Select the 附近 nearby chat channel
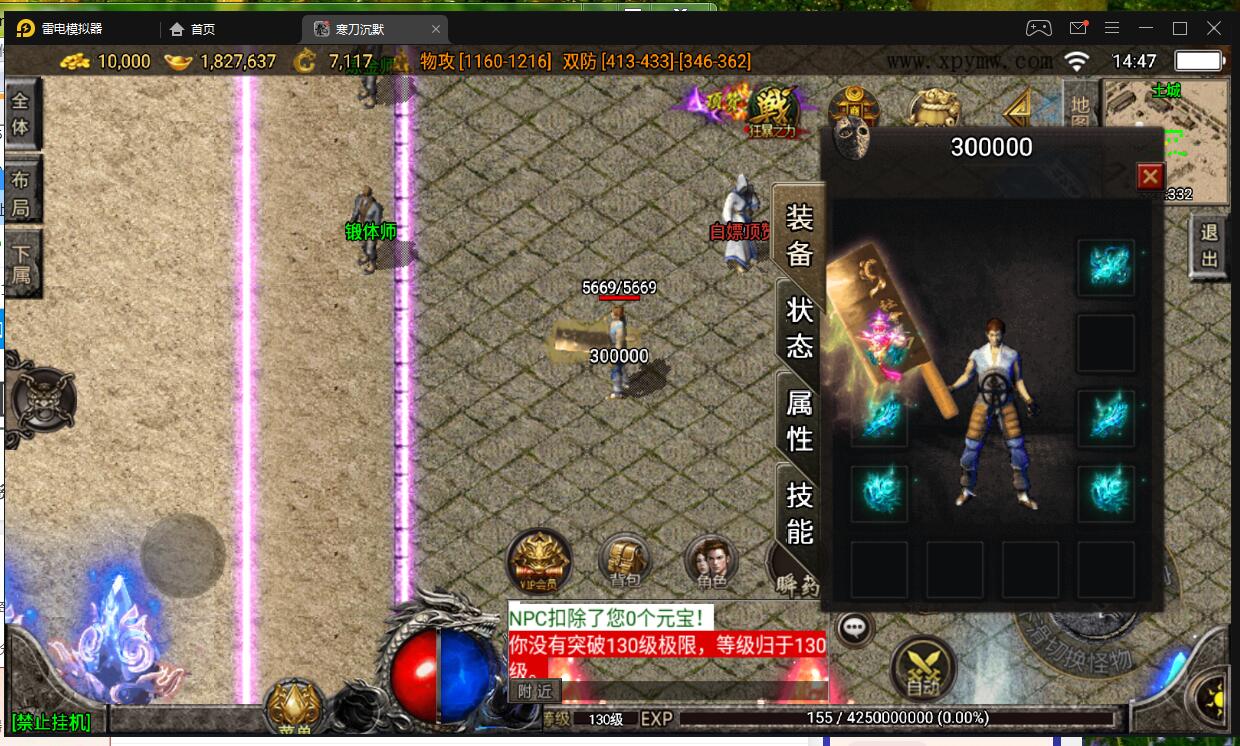 pos(534,691)
